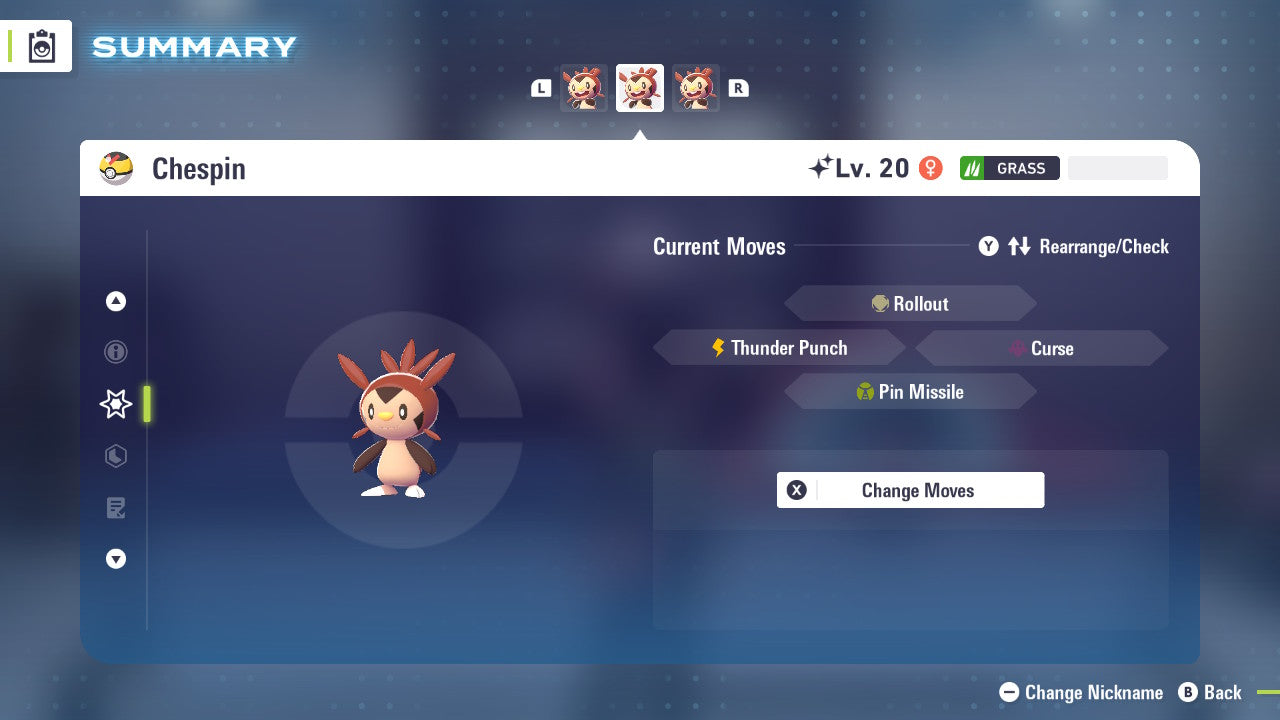Select the star moves icon in the sidebar
Screen dimensions: 1280x720
(115, 404)
